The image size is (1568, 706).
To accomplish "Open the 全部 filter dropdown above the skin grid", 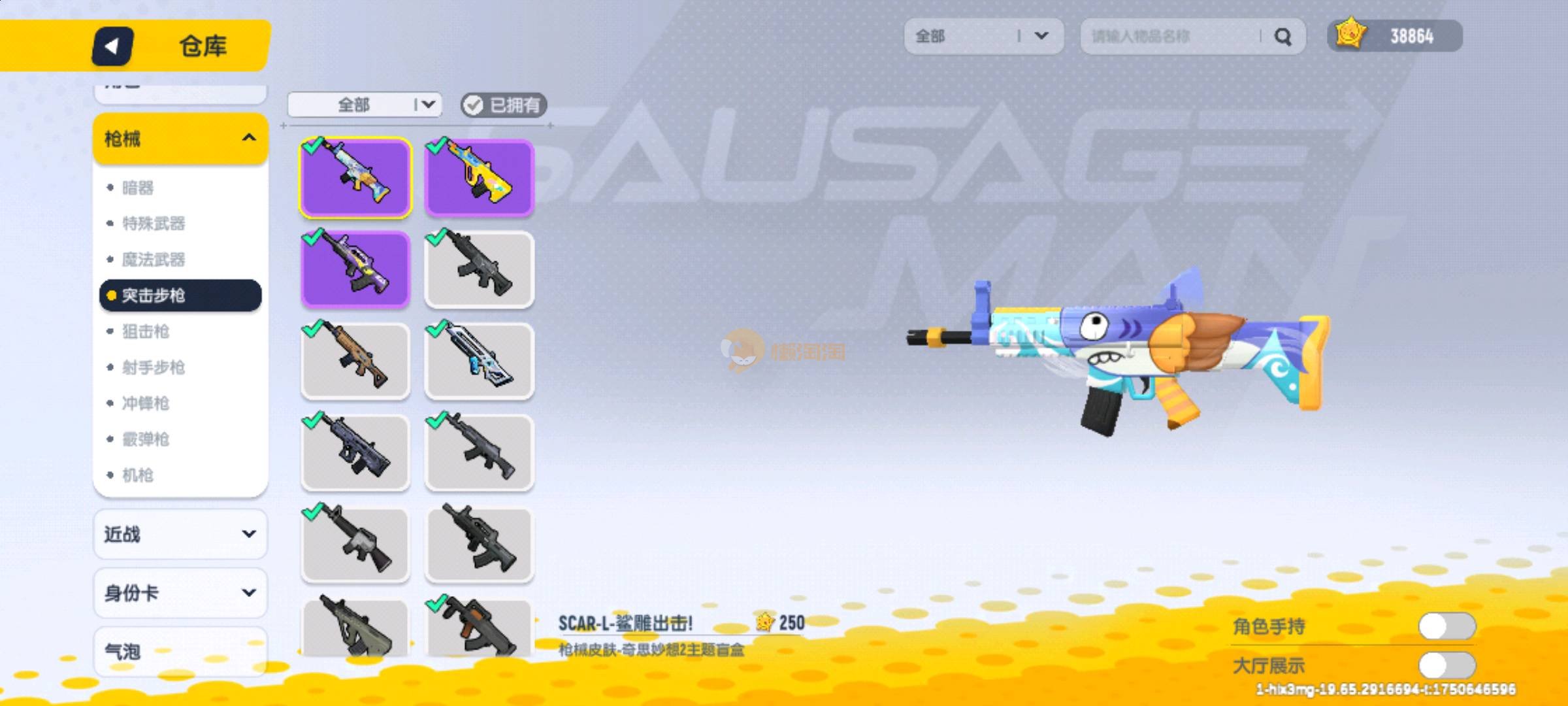I will pos(365,105).
